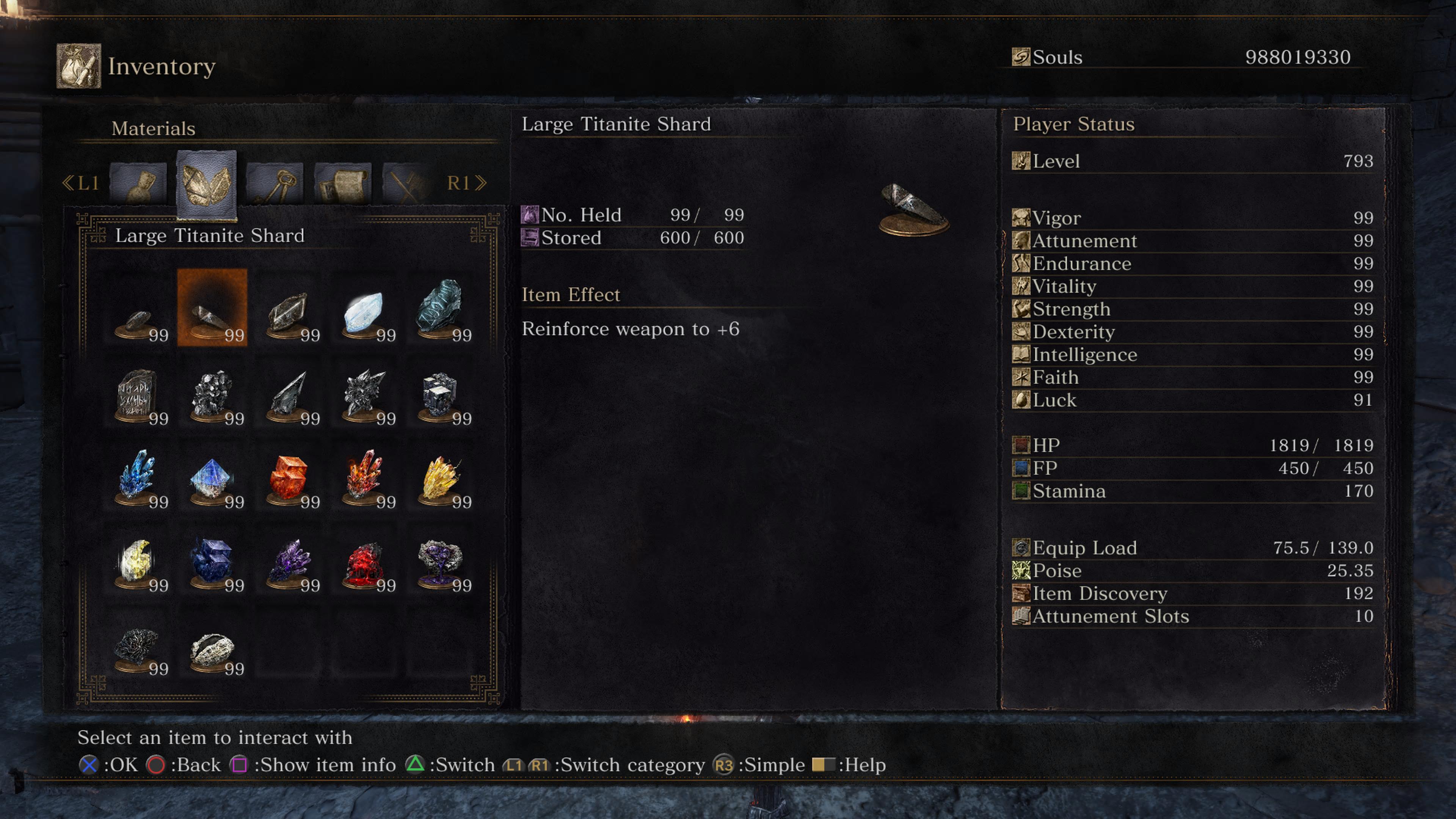Switch to the scroll spells tab
1456x819 pixels.
pyautogui.click(x=343, y=183)
